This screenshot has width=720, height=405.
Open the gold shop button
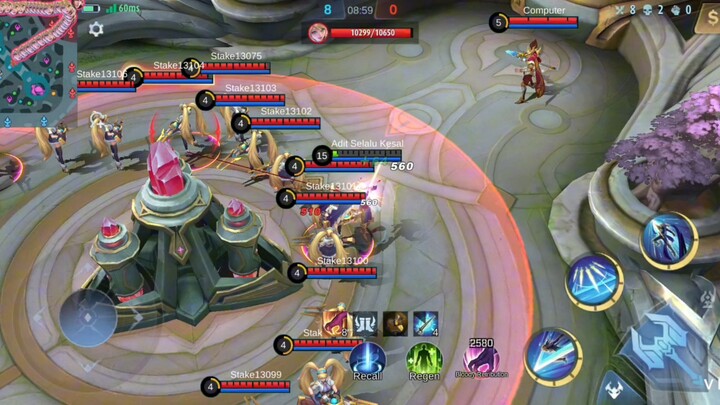coord(711,20)
